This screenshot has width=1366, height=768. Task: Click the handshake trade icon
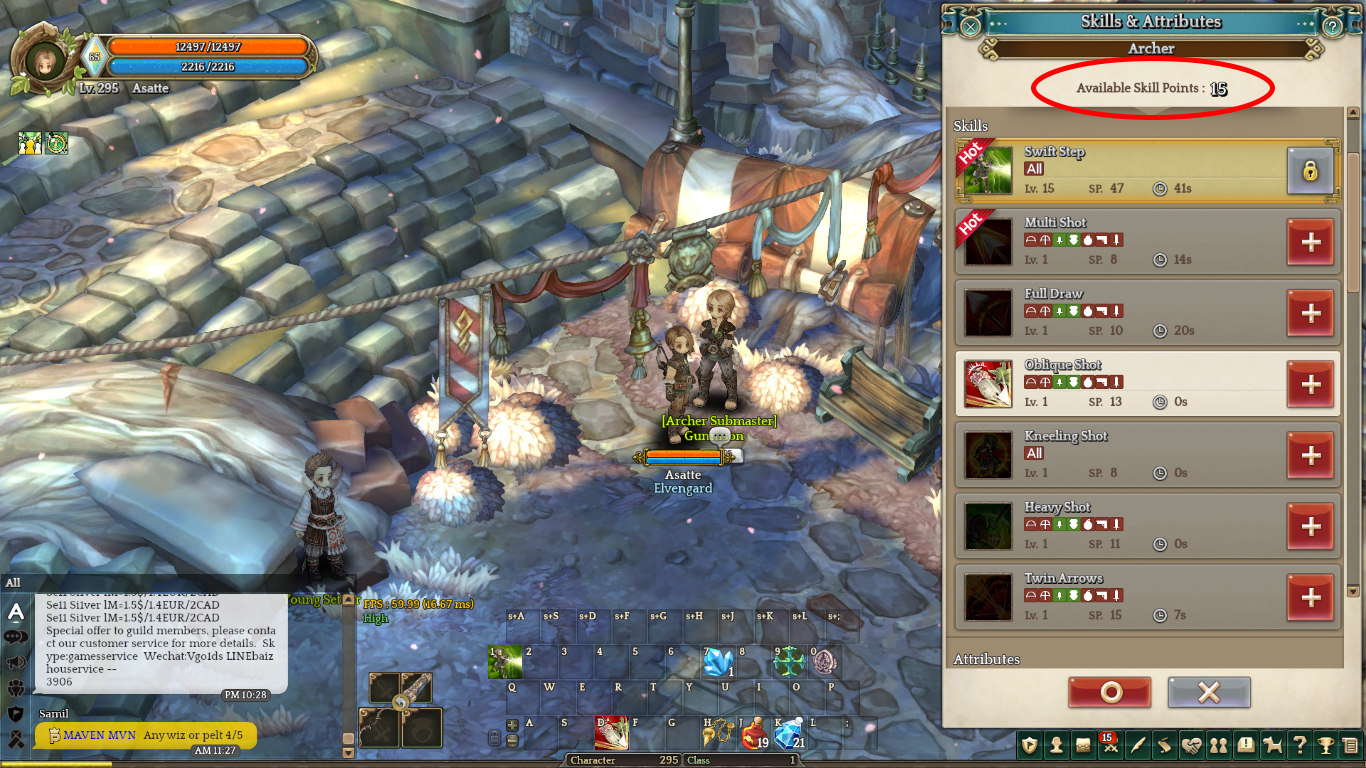1192,745
